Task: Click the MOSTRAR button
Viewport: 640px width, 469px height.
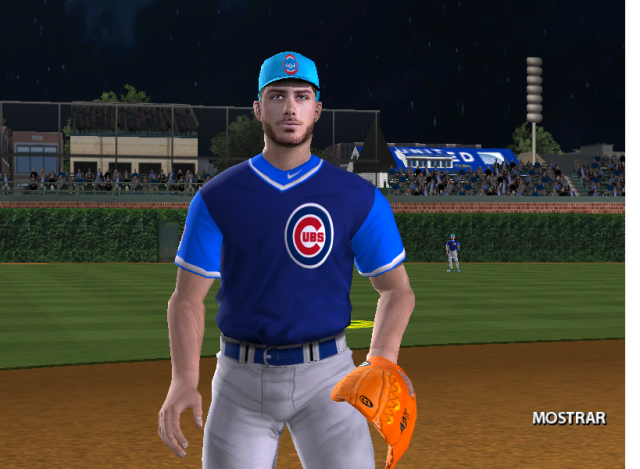Action: coord(568,418)
